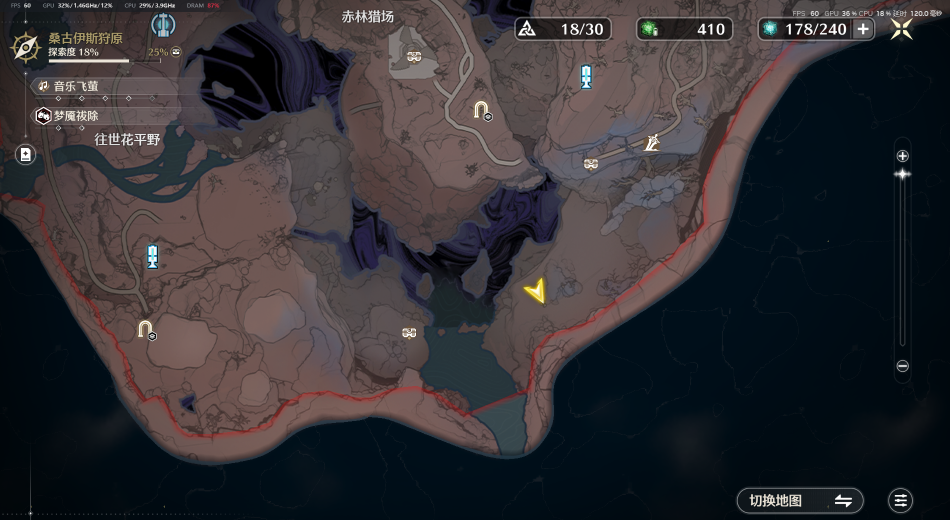Click the zoom slider's star handle
Viewport: 950px width, 520px height.
(902, 174)
